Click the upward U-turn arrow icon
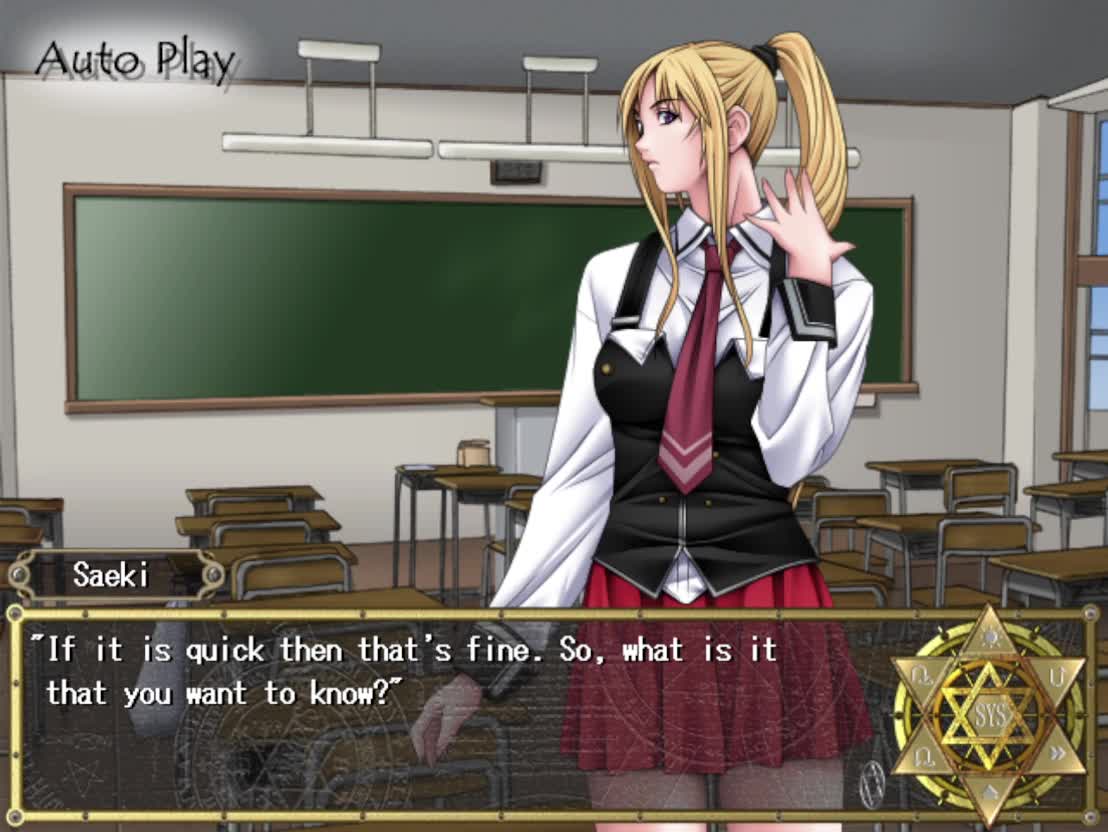 [x=1055, y=677]
